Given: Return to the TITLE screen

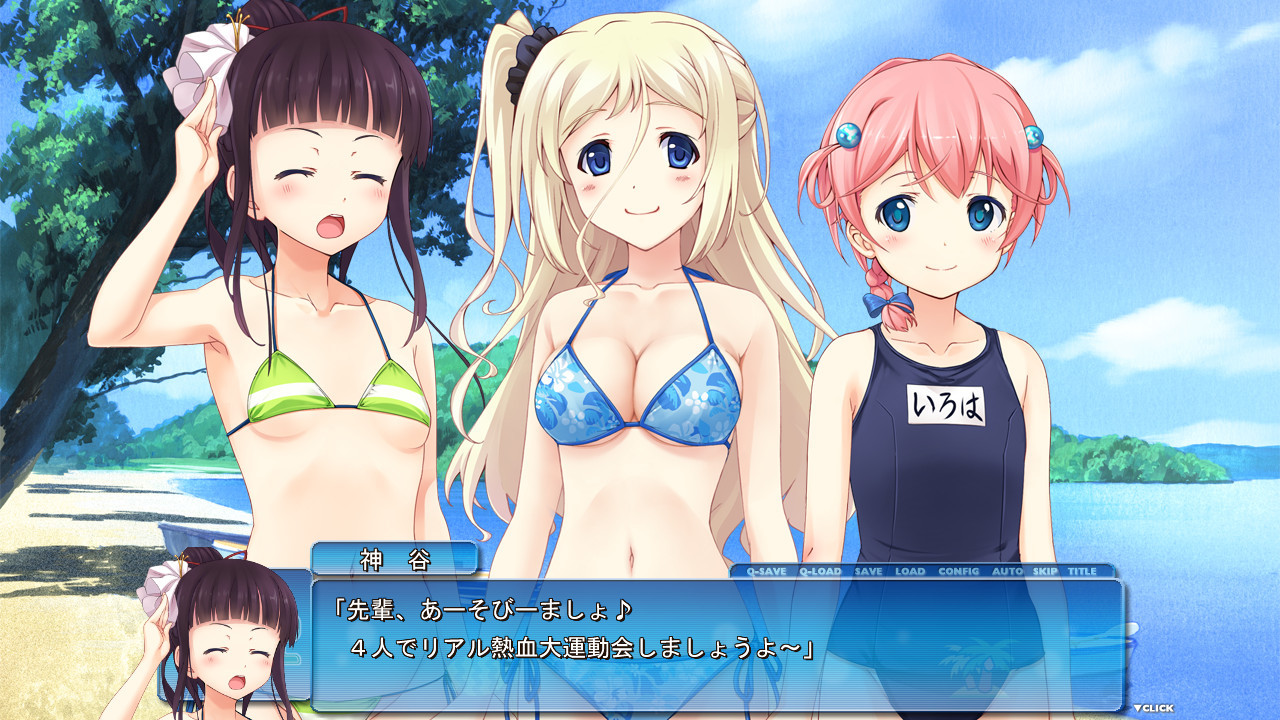Looking at the screenshot, I should click(x=1082, y=572).
